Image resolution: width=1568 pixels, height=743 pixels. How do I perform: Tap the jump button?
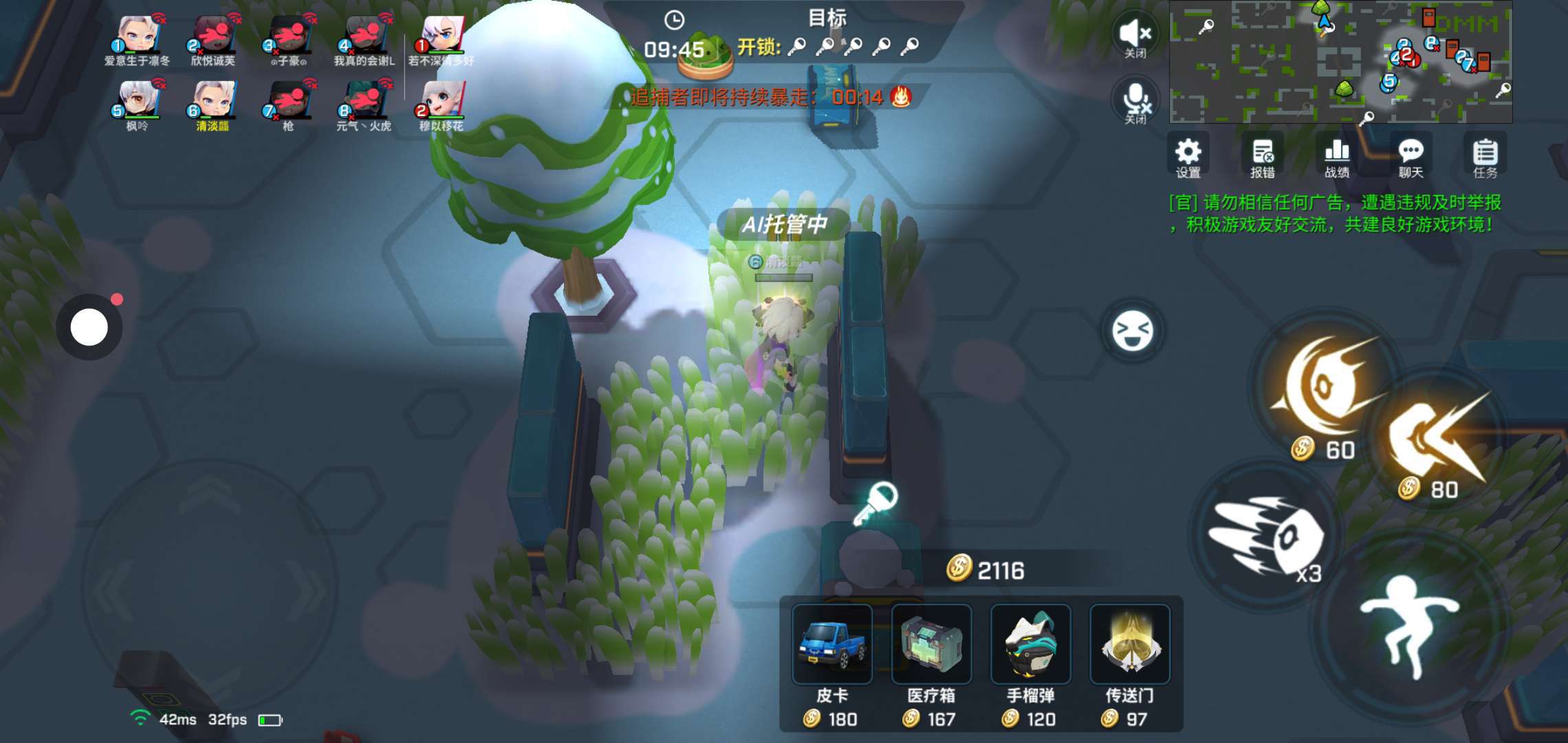pos(1411,624)
